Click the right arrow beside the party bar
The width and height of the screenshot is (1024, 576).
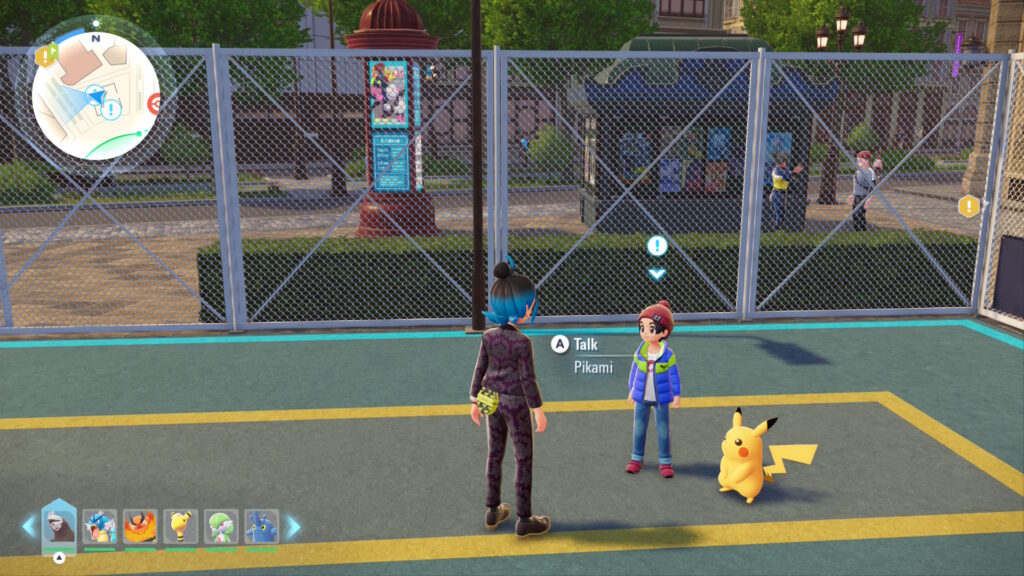pyautogui.click(x=293, y=526)
